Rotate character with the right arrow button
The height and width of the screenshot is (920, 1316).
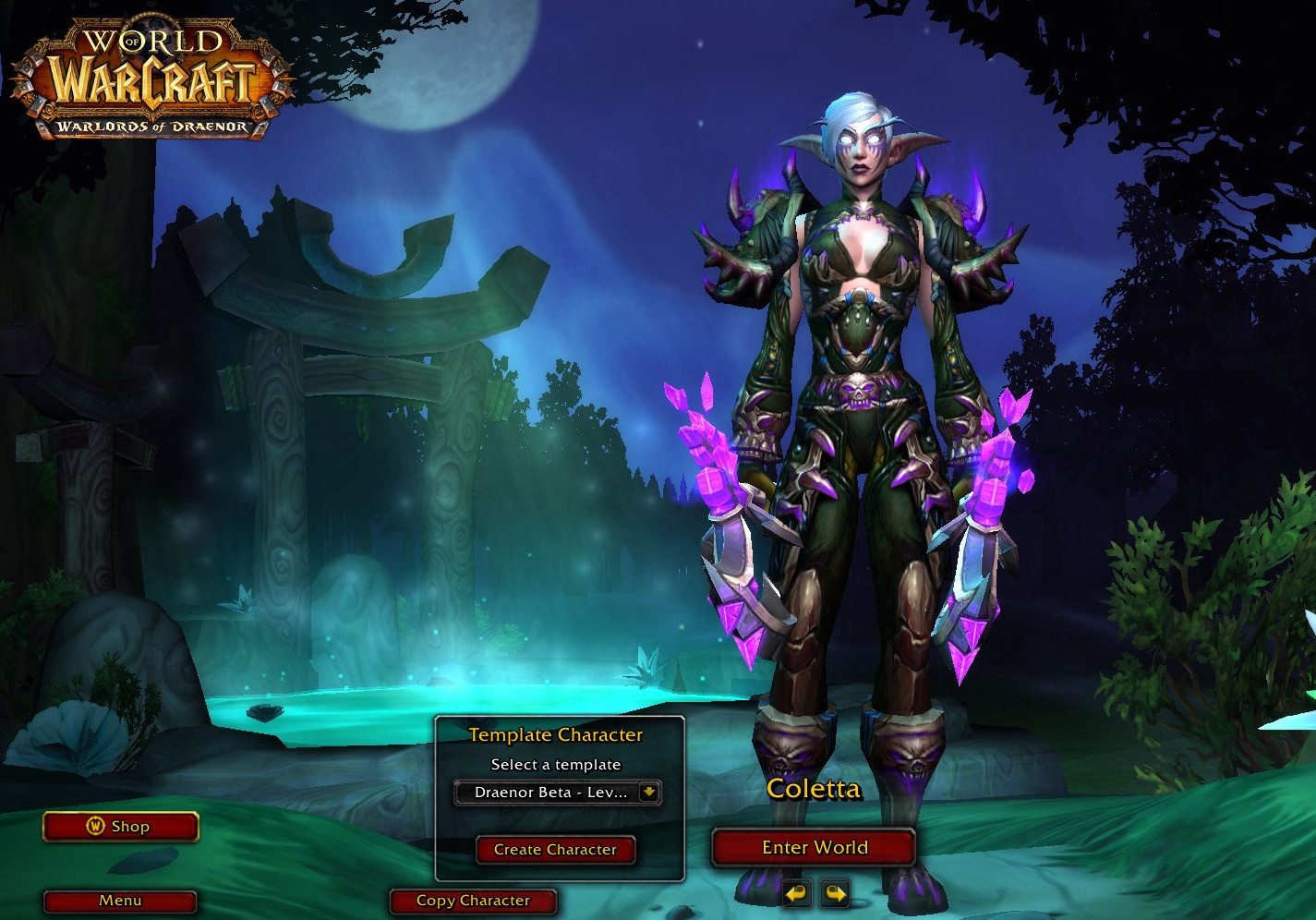835,893
